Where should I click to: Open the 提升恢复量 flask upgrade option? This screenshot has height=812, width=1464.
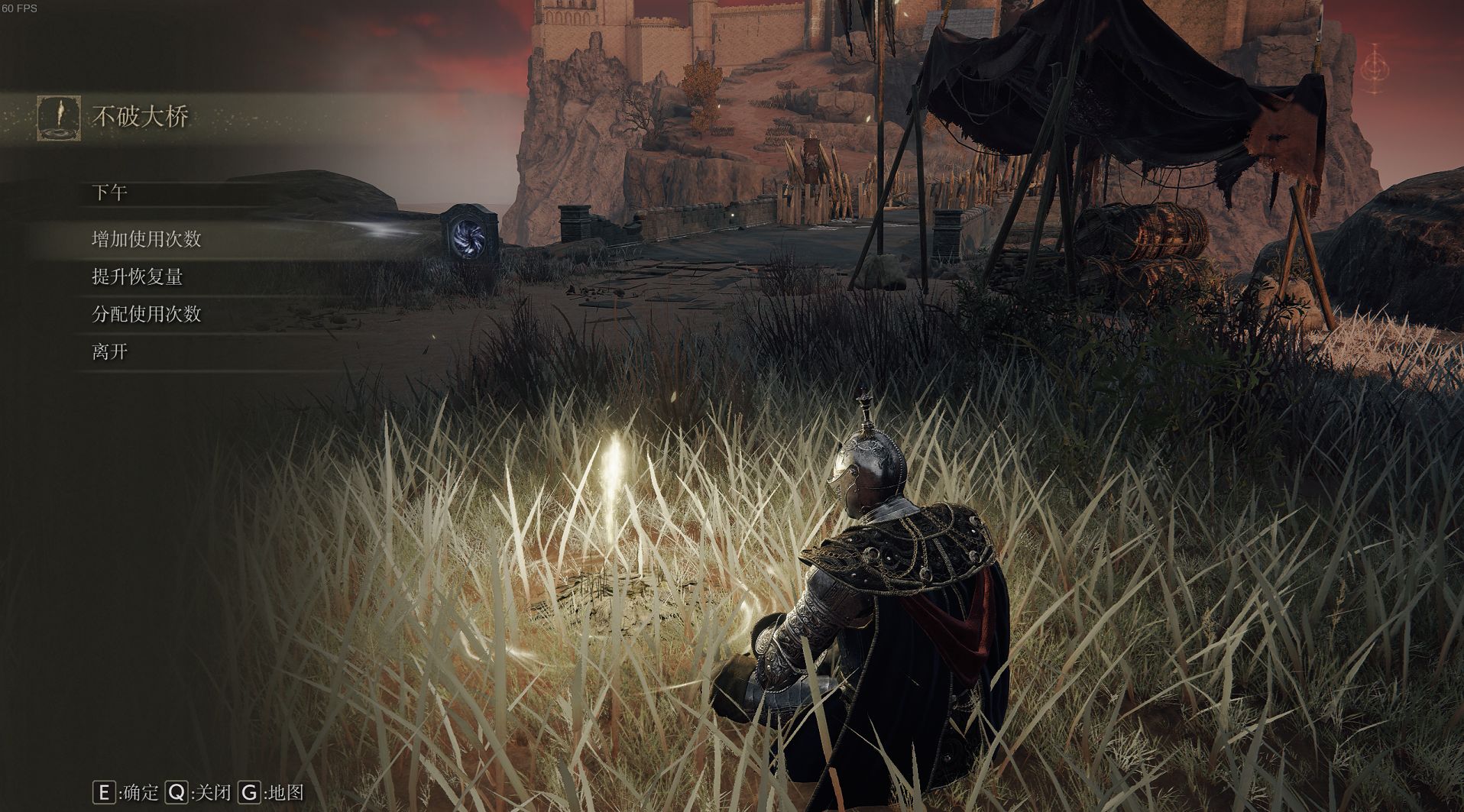tap(138, 277)
